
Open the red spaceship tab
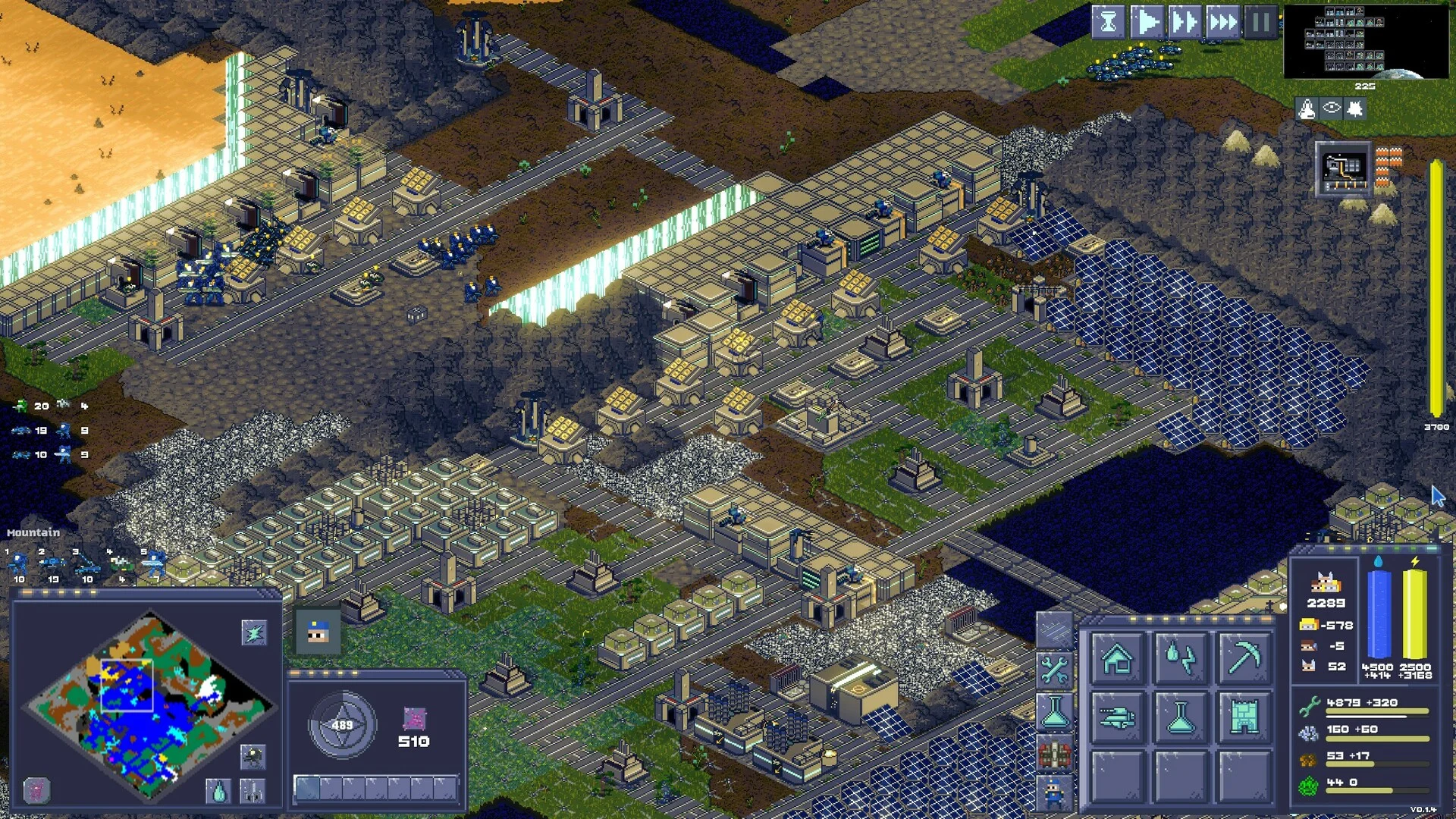point(1054,754)
